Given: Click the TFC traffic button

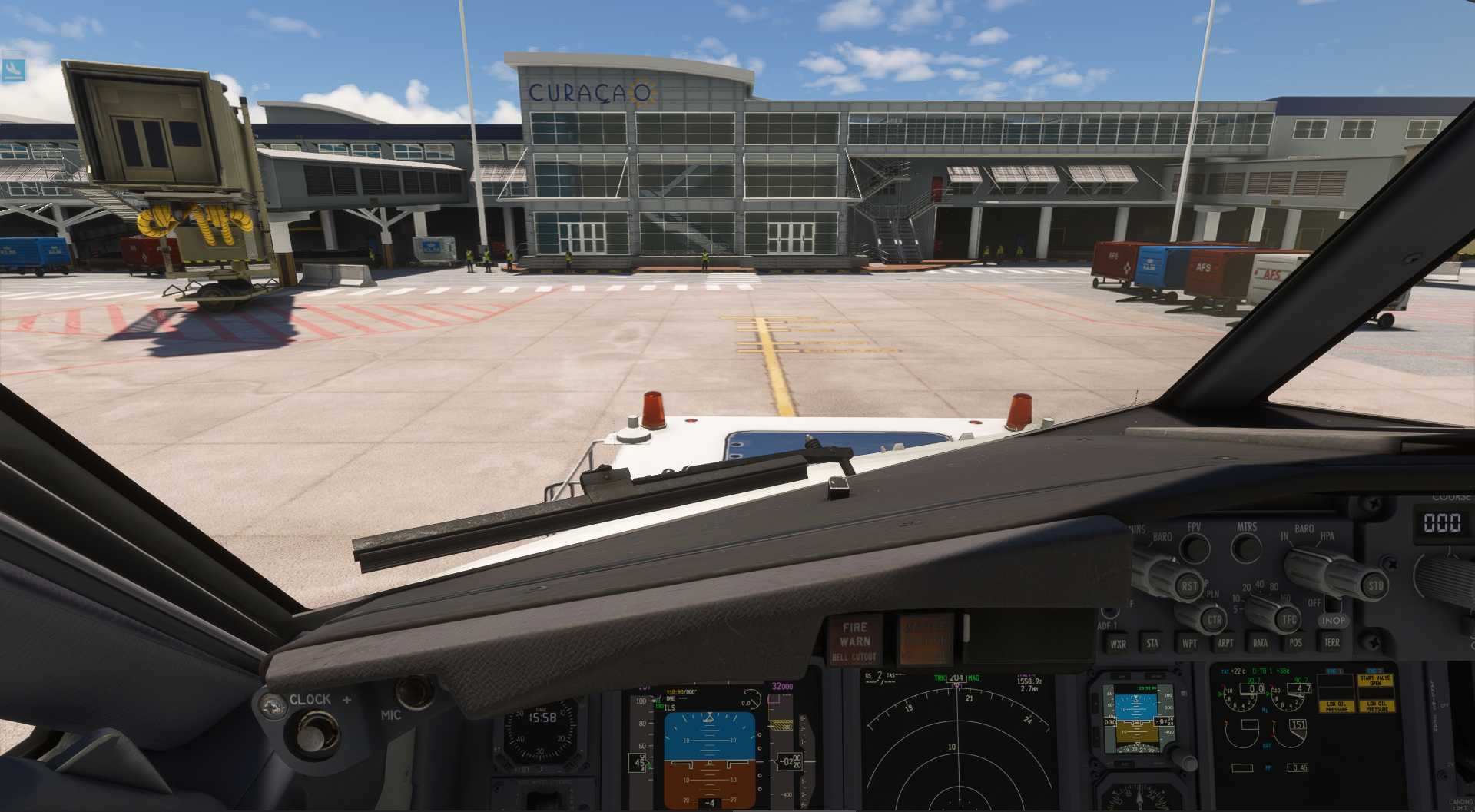Looking at the screenshot, I should [1288, 619].
